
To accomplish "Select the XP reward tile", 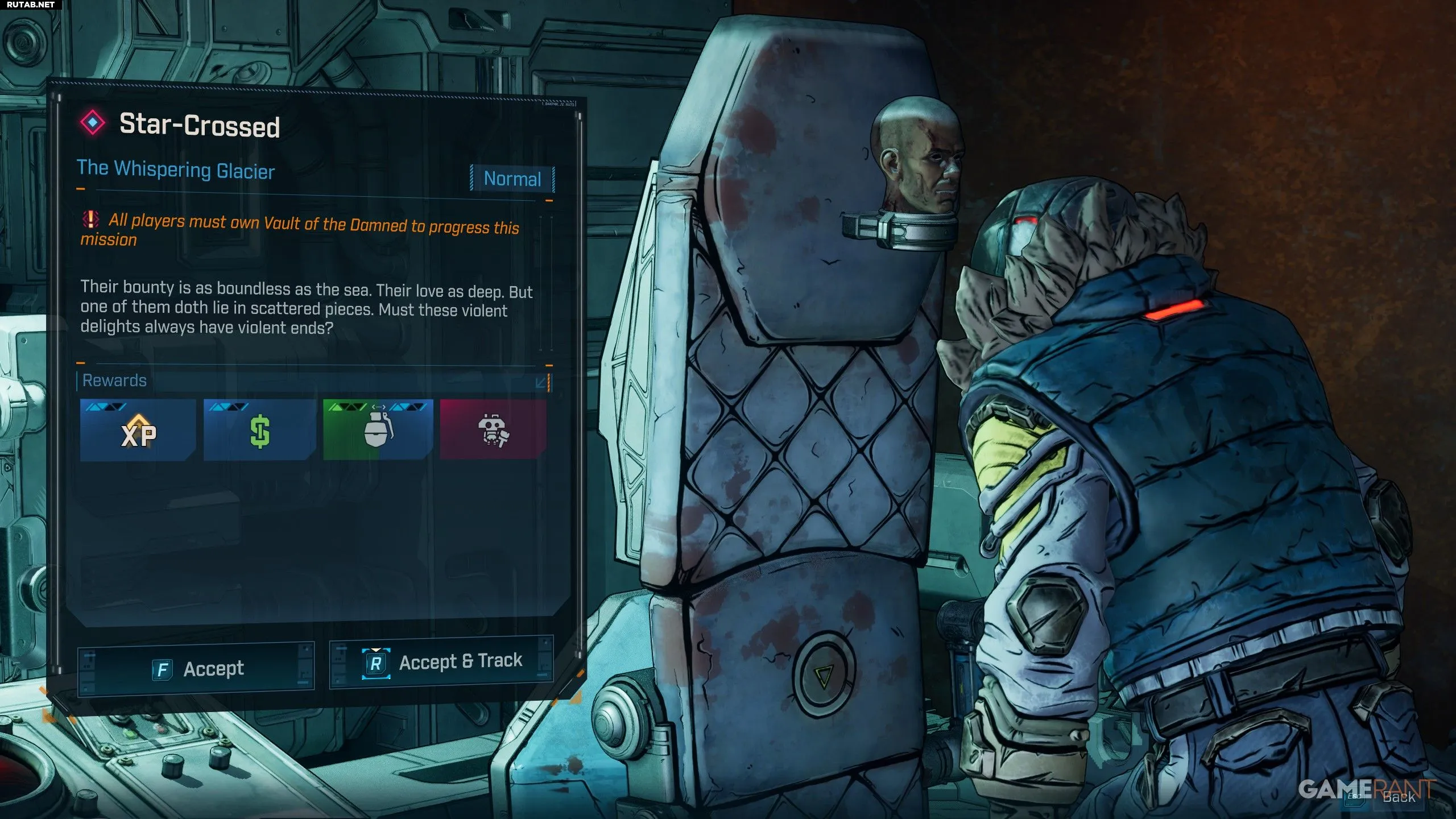I will coord(138,431).
